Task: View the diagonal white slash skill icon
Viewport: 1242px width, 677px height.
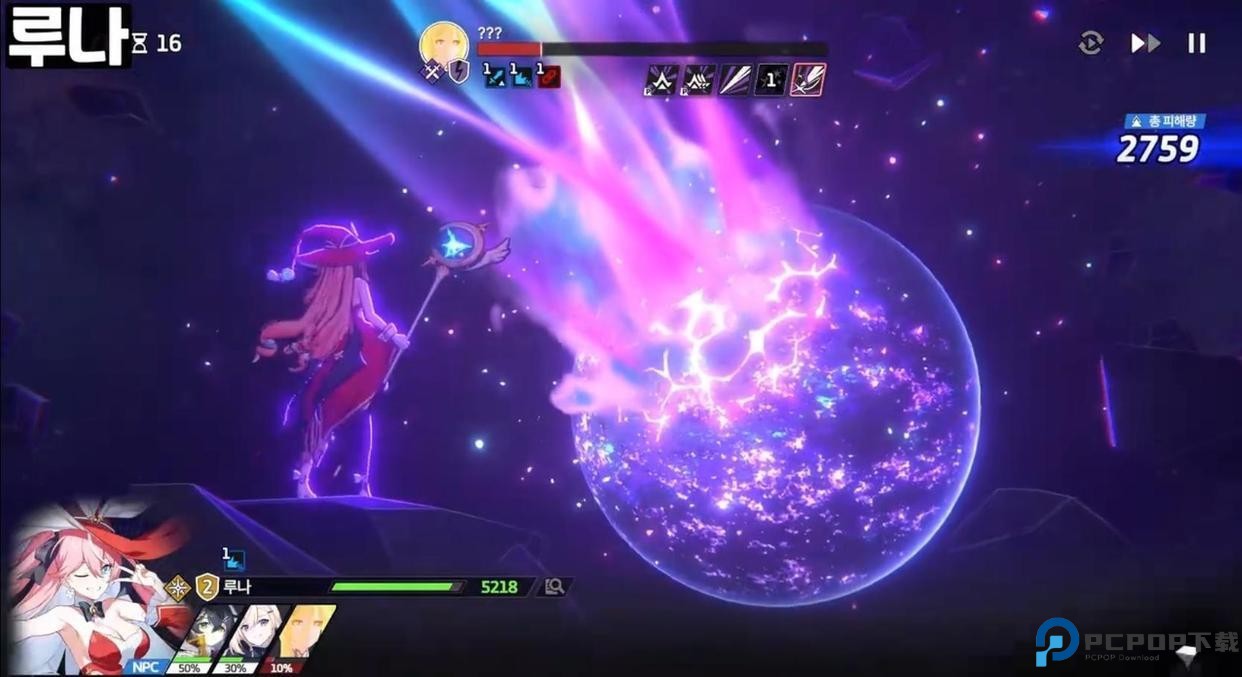Action: pyautogui.click(x=734, y=79)
